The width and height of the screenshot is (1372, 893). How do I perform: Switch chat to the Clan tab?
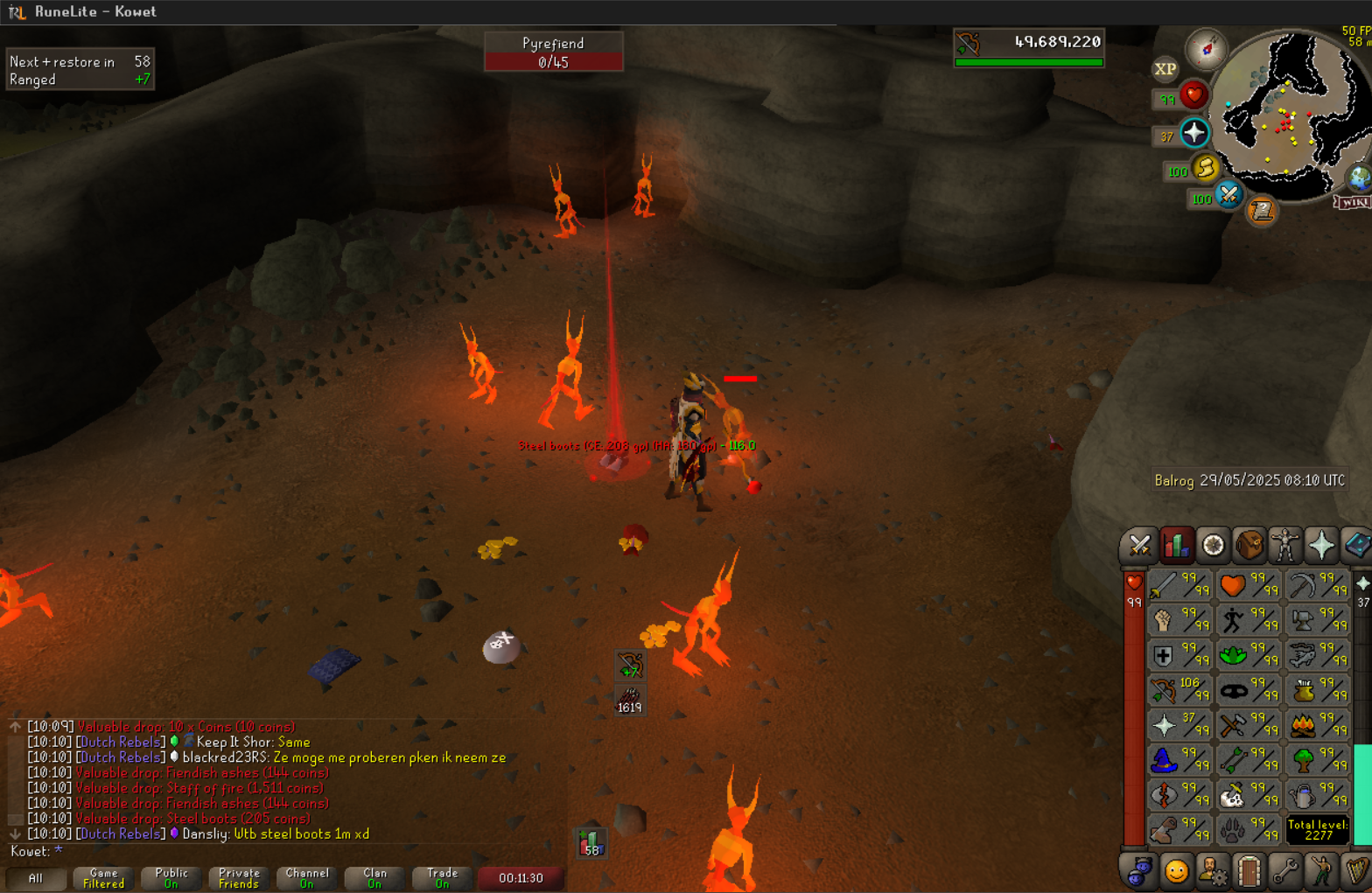click(374, 878)
